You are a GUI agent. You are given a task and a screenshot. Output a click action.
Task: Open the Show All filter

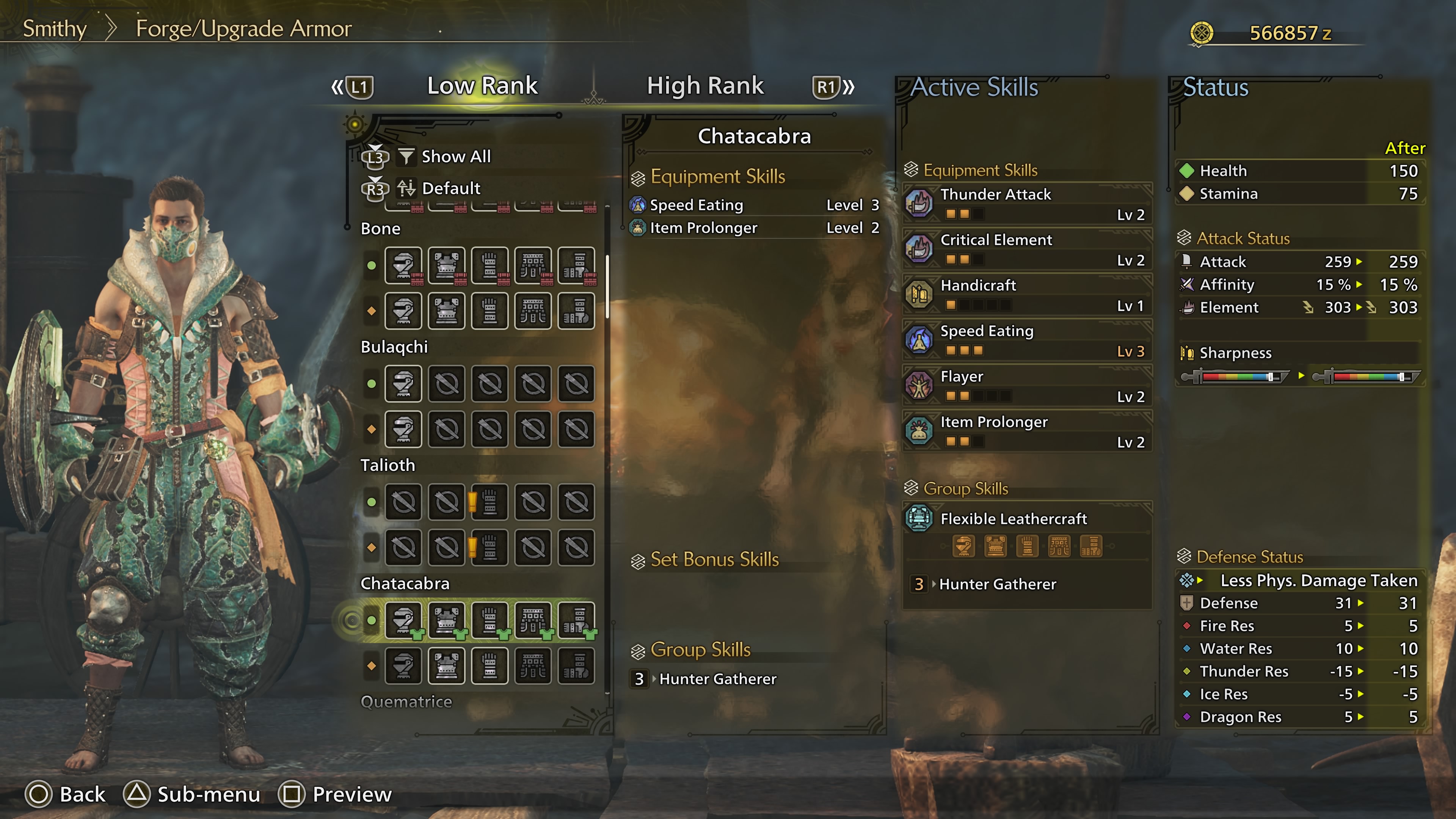click(455, 157)
